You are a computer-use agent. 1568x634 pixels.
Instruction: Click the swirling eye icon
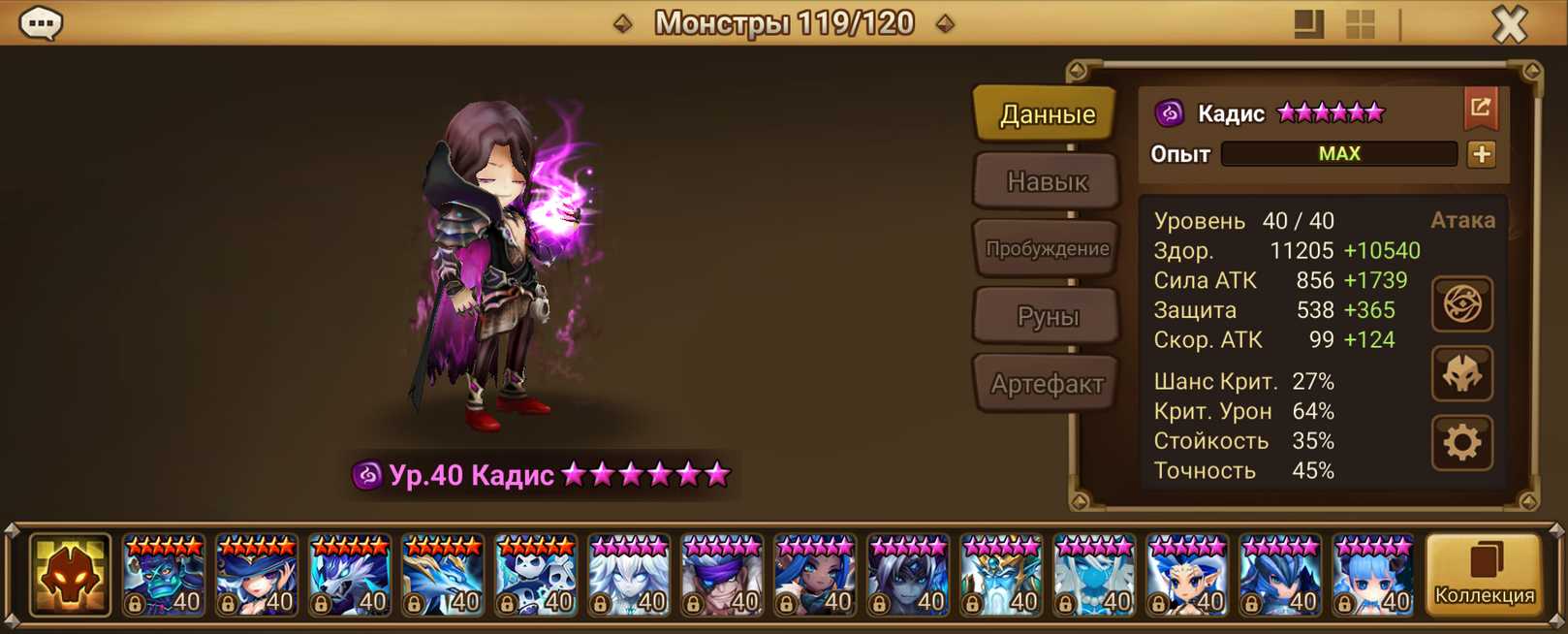[1461, 304]
